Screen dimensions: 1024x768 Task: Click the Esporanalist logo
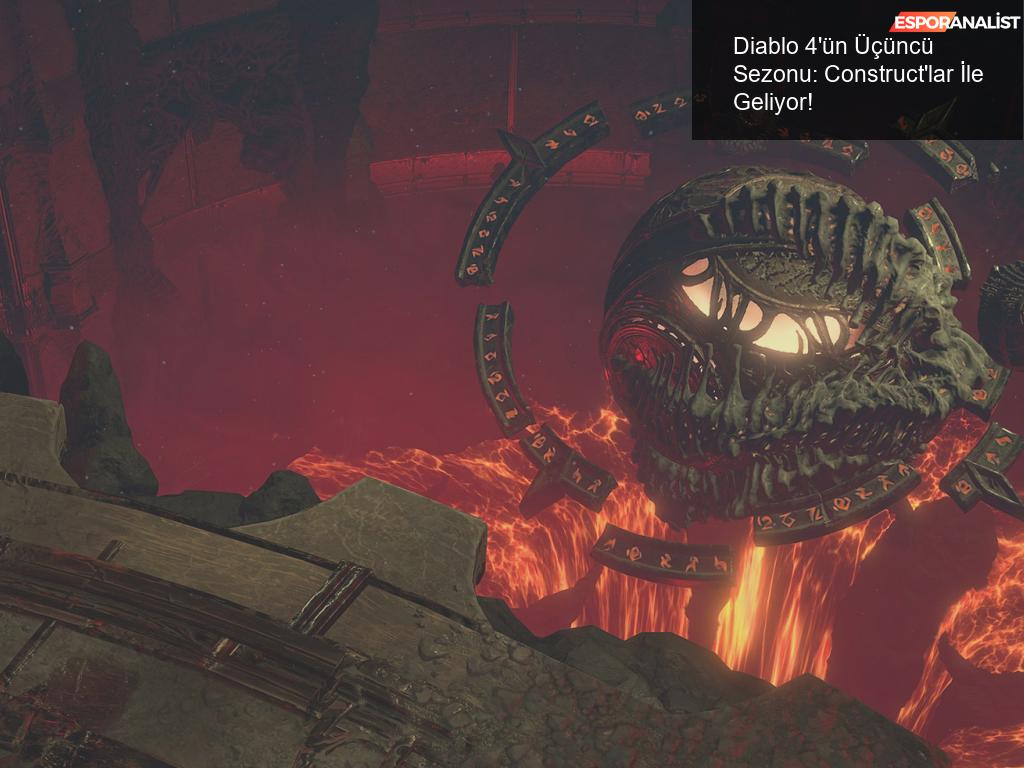pyautogui.click(x=955, y=22)
